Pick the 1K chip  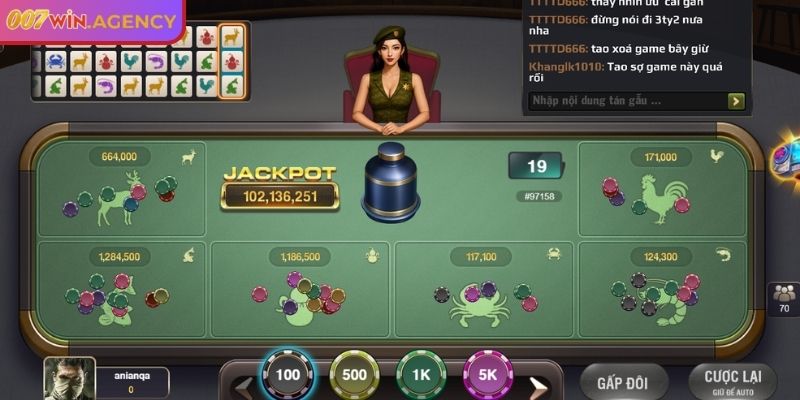422,376
